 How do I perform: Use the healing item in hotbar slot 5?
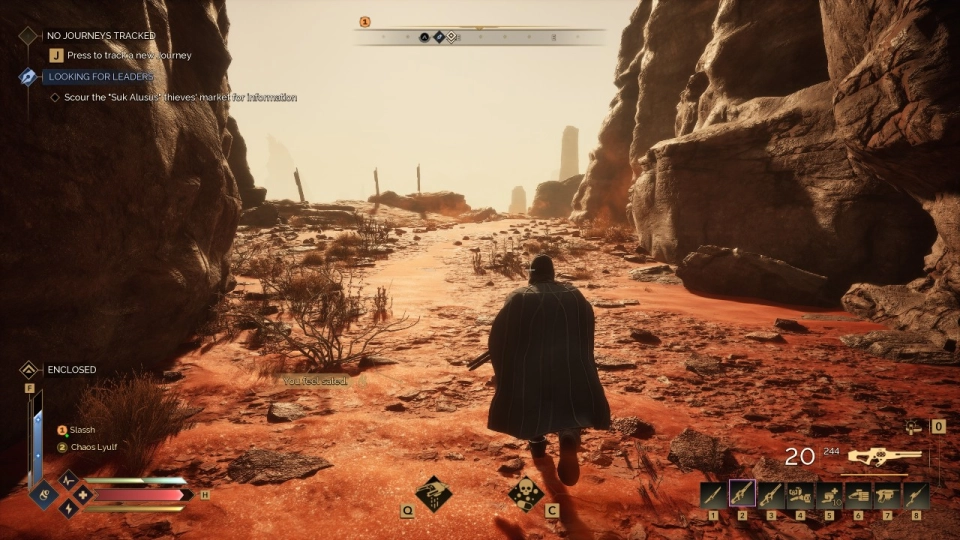click(829, 495)
